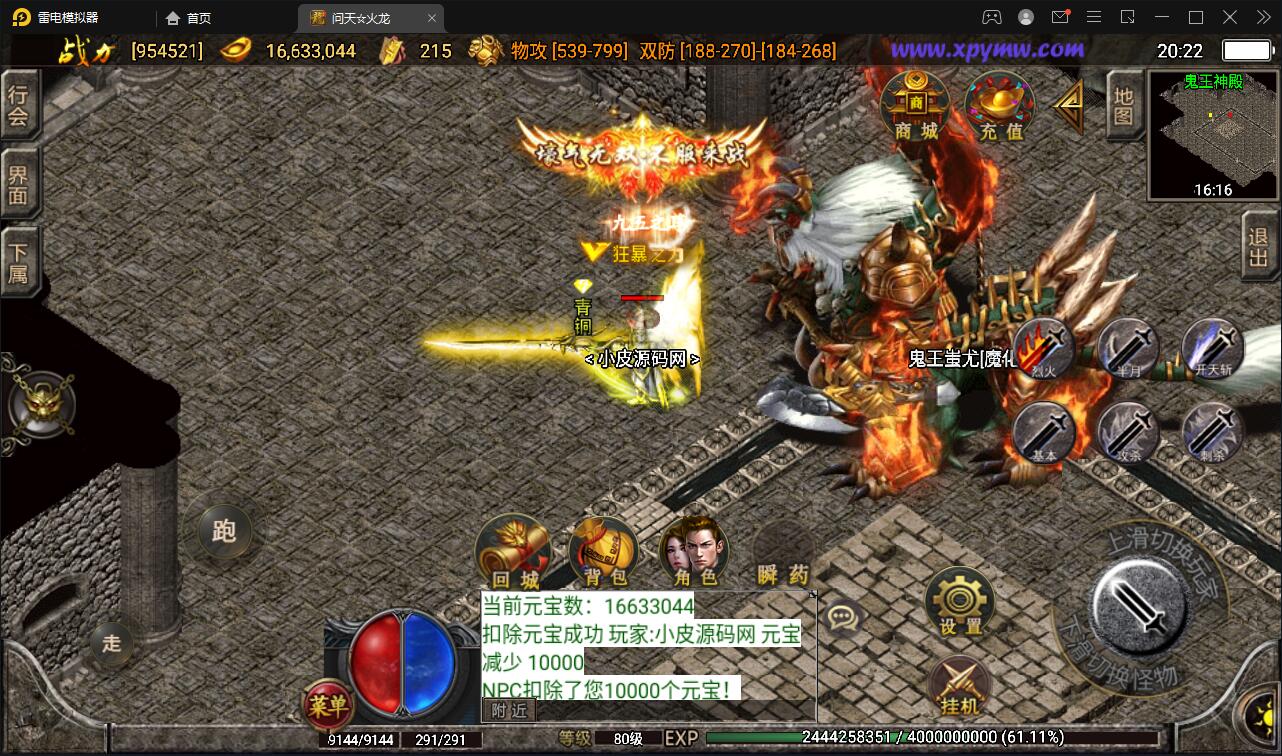This screenshot has height=756, width=1282.
Task: Open the 商城 shop mall
Action: (x=915, y=105)
